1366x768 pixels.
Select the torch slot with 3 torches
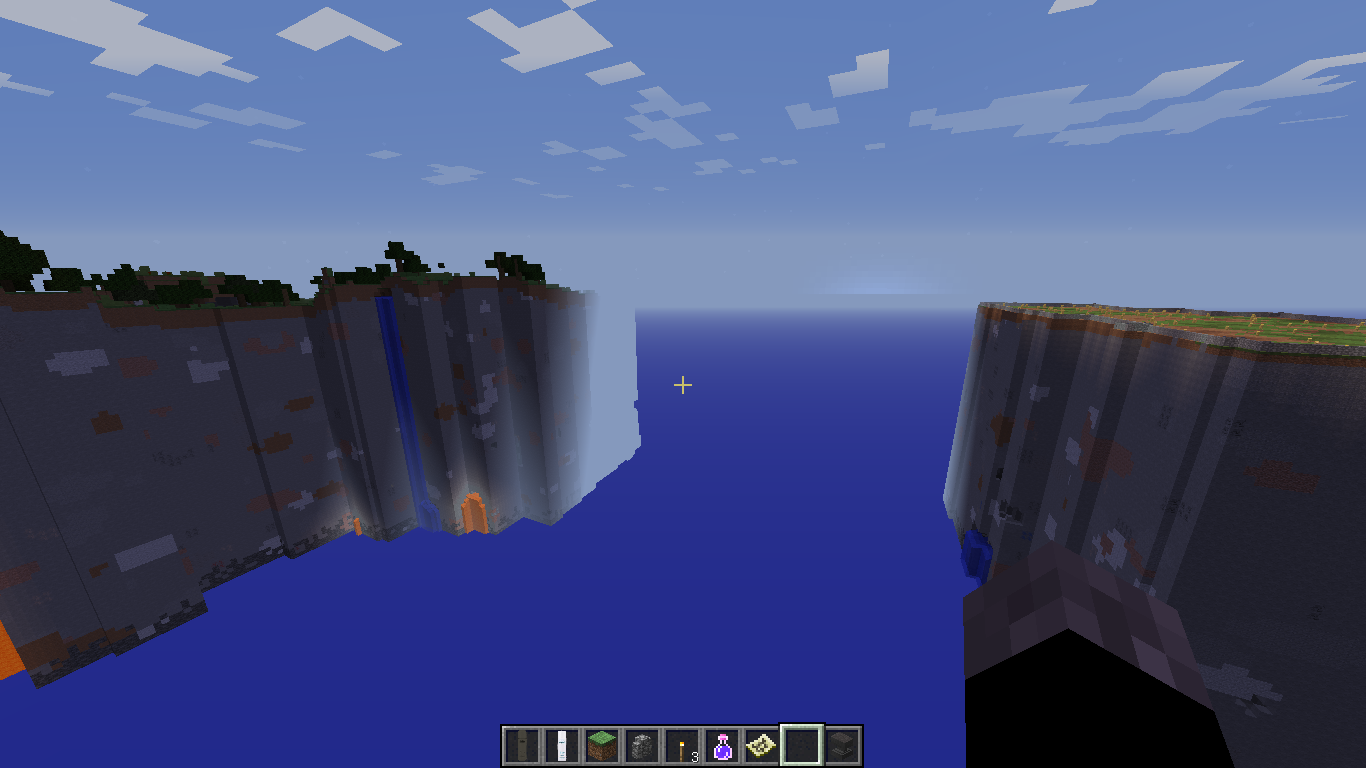click(x=682, y=746)
